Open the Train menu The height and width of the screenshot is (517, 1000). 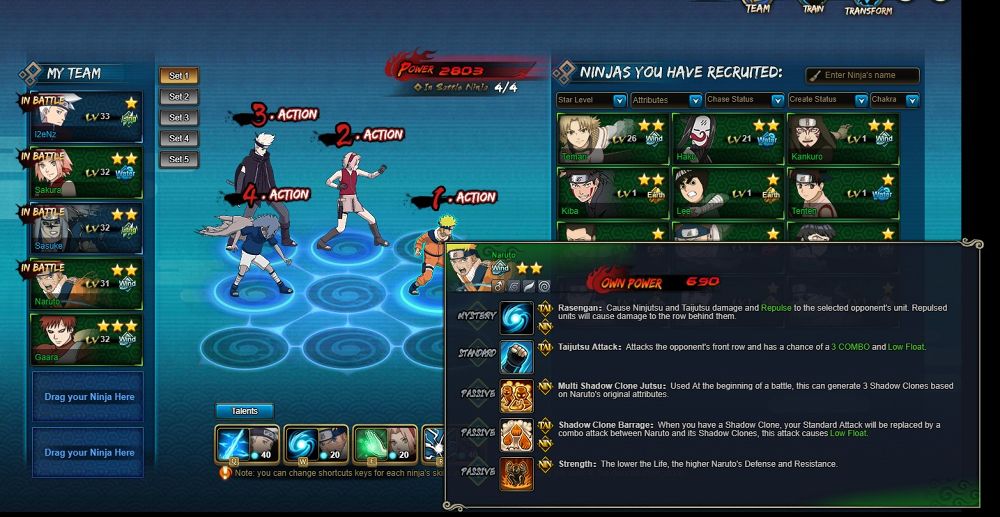813,7
